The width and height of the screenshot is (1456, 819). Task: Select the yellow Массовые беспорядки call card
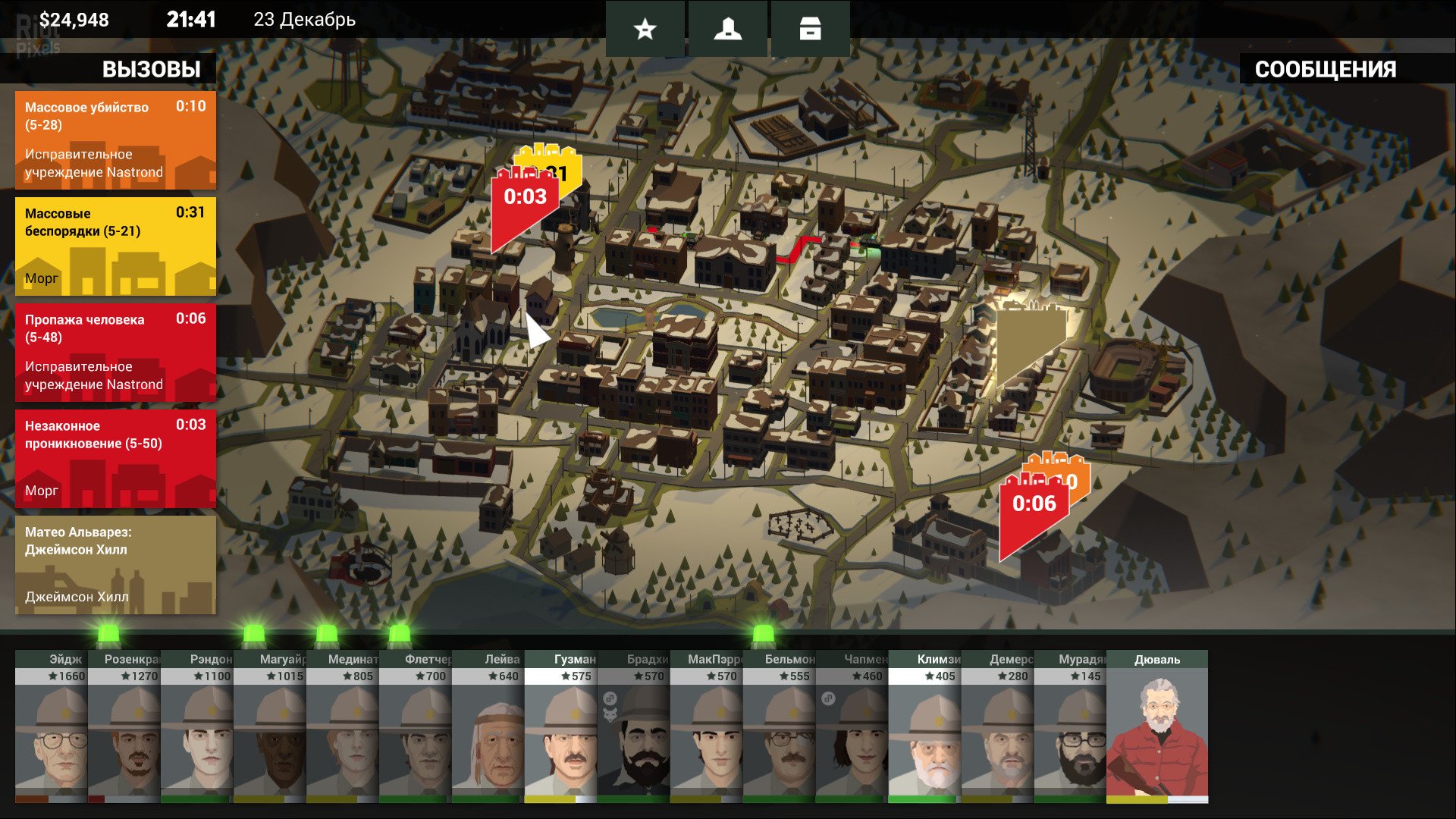115,246
